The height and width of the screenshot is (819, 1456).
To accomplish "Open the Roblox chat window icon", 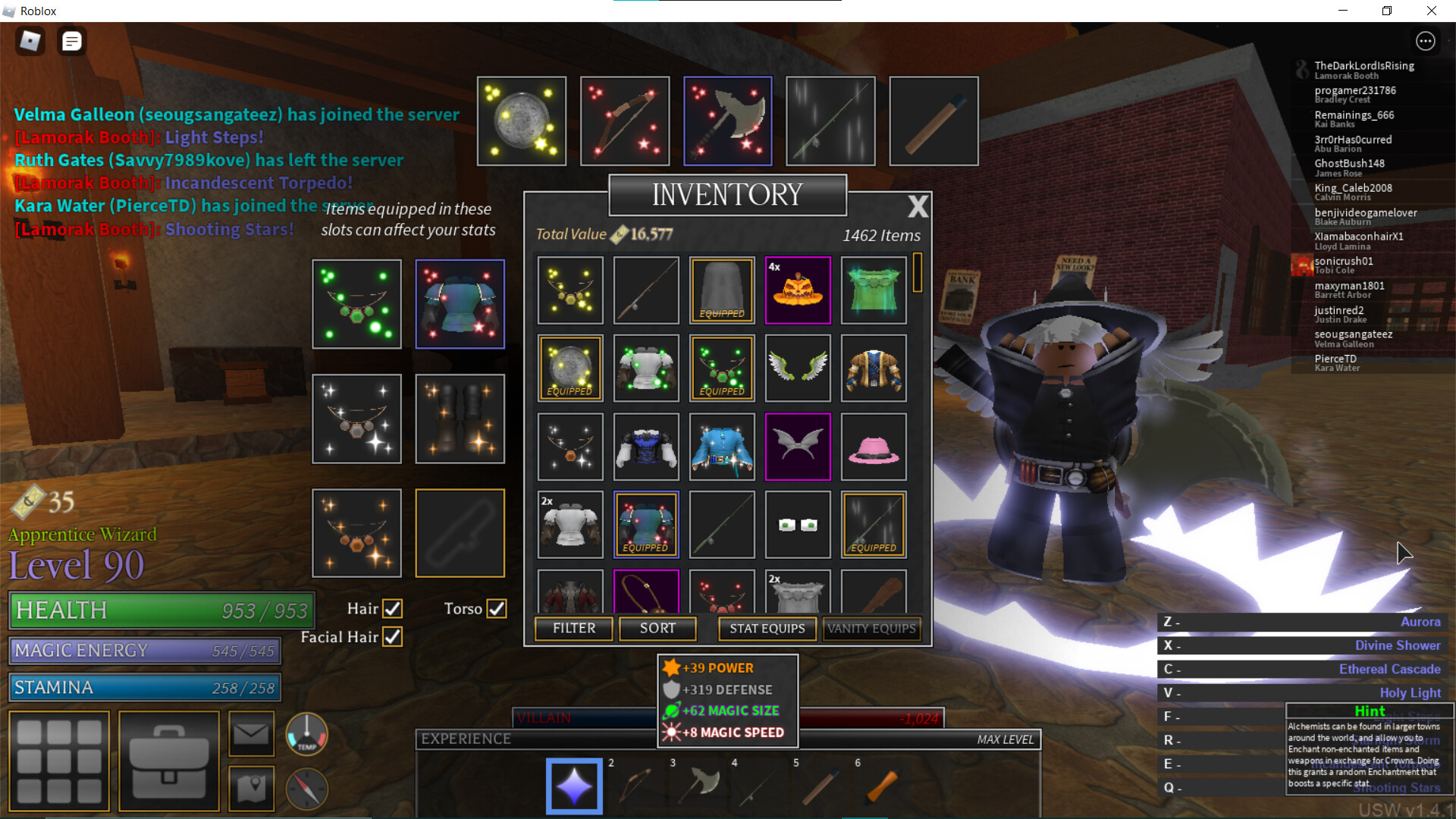I will point(72,42).
